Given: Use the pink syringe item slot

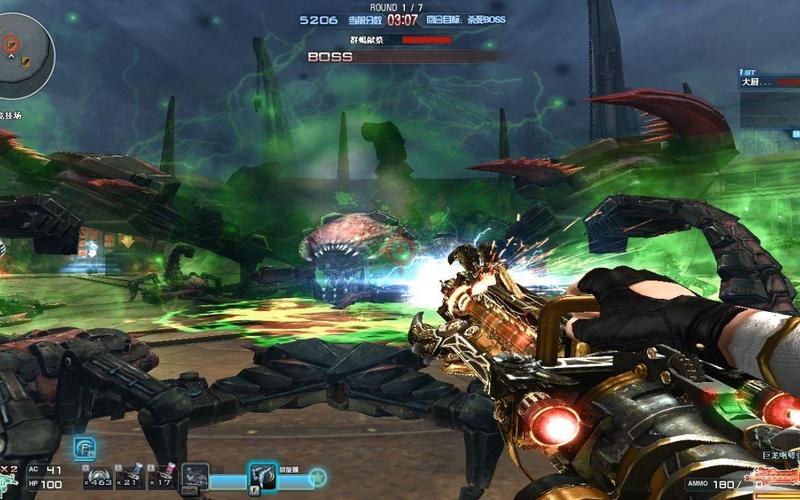Looking at the screenshot, I should coord(163,476).
